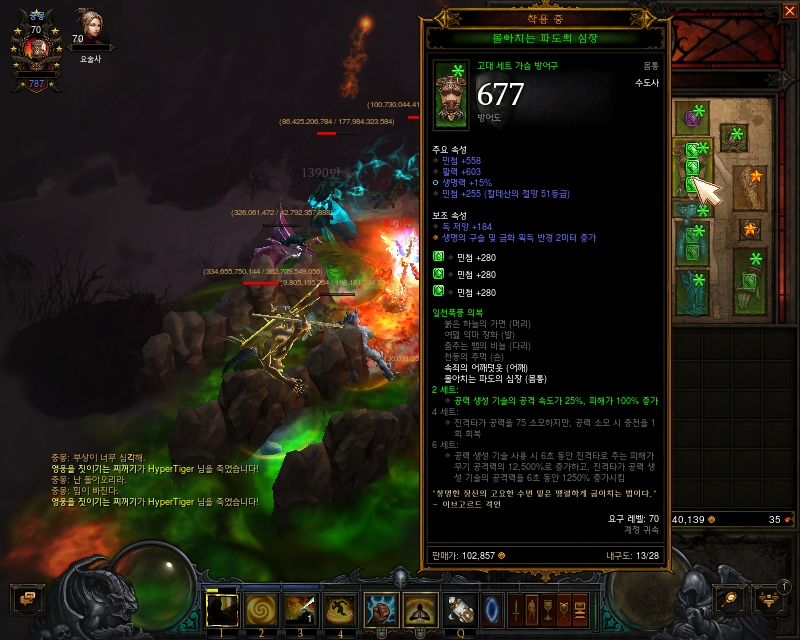800x640 pixels.
Task: Click the equipped pants slot
Action: pyautogui.click(x=693, y=245)
